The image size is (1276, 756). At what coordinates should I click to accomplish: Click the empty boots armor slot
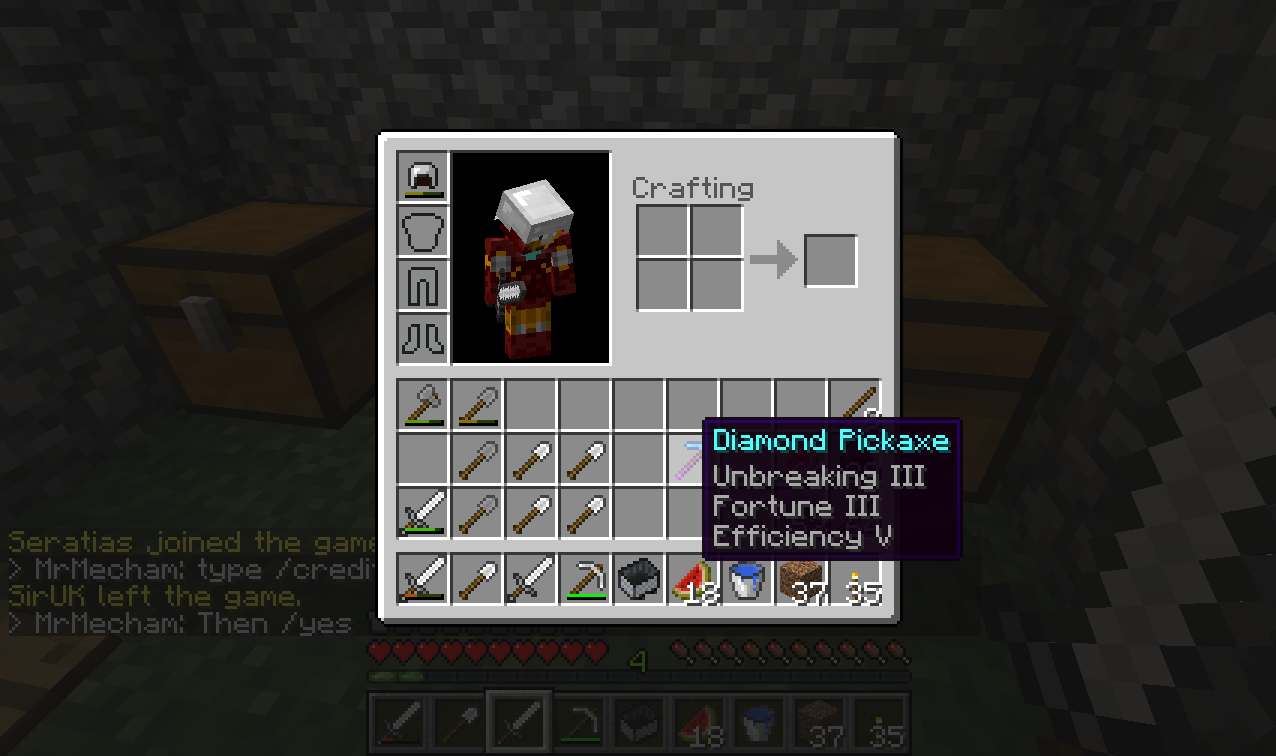click(x=423, y=340)
